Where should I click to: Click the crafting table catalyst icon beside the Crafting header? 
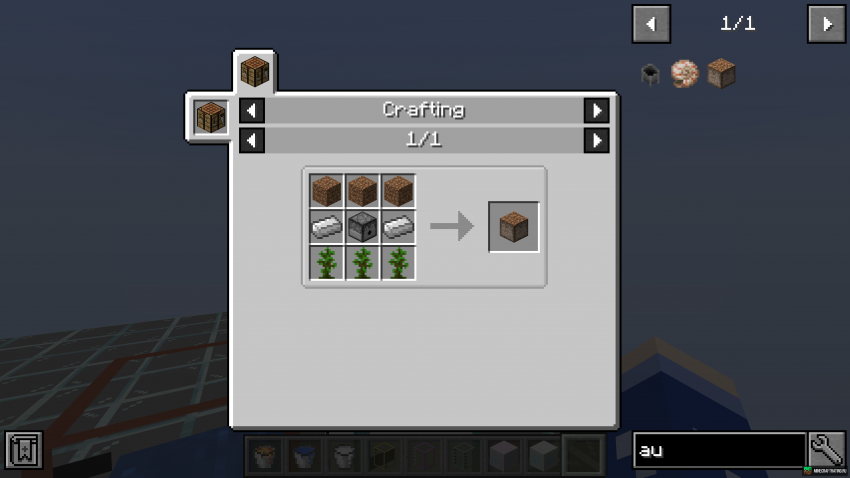[211, 117]
